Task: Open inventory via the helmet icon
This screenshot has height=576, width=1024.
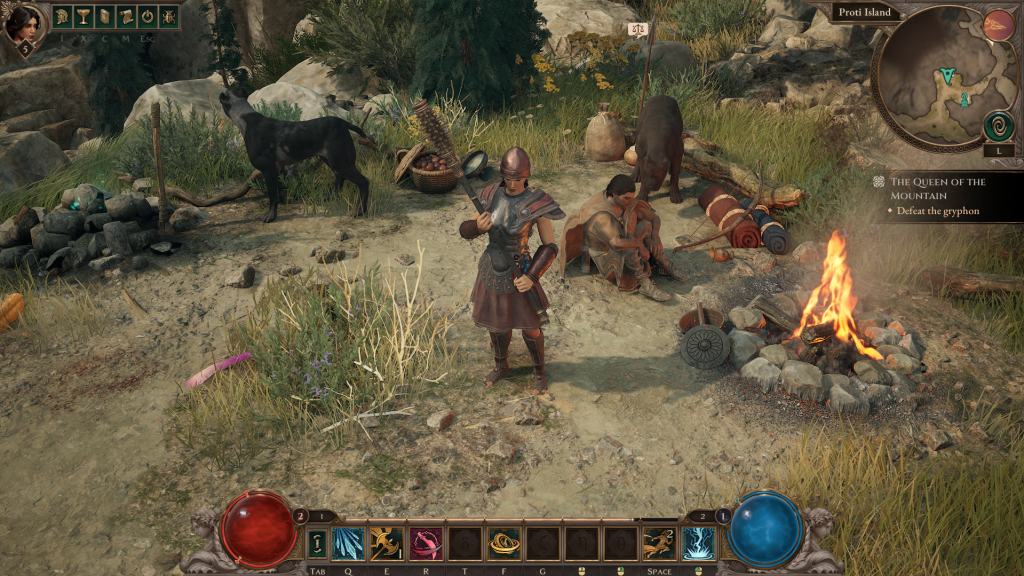Action: 62,17
